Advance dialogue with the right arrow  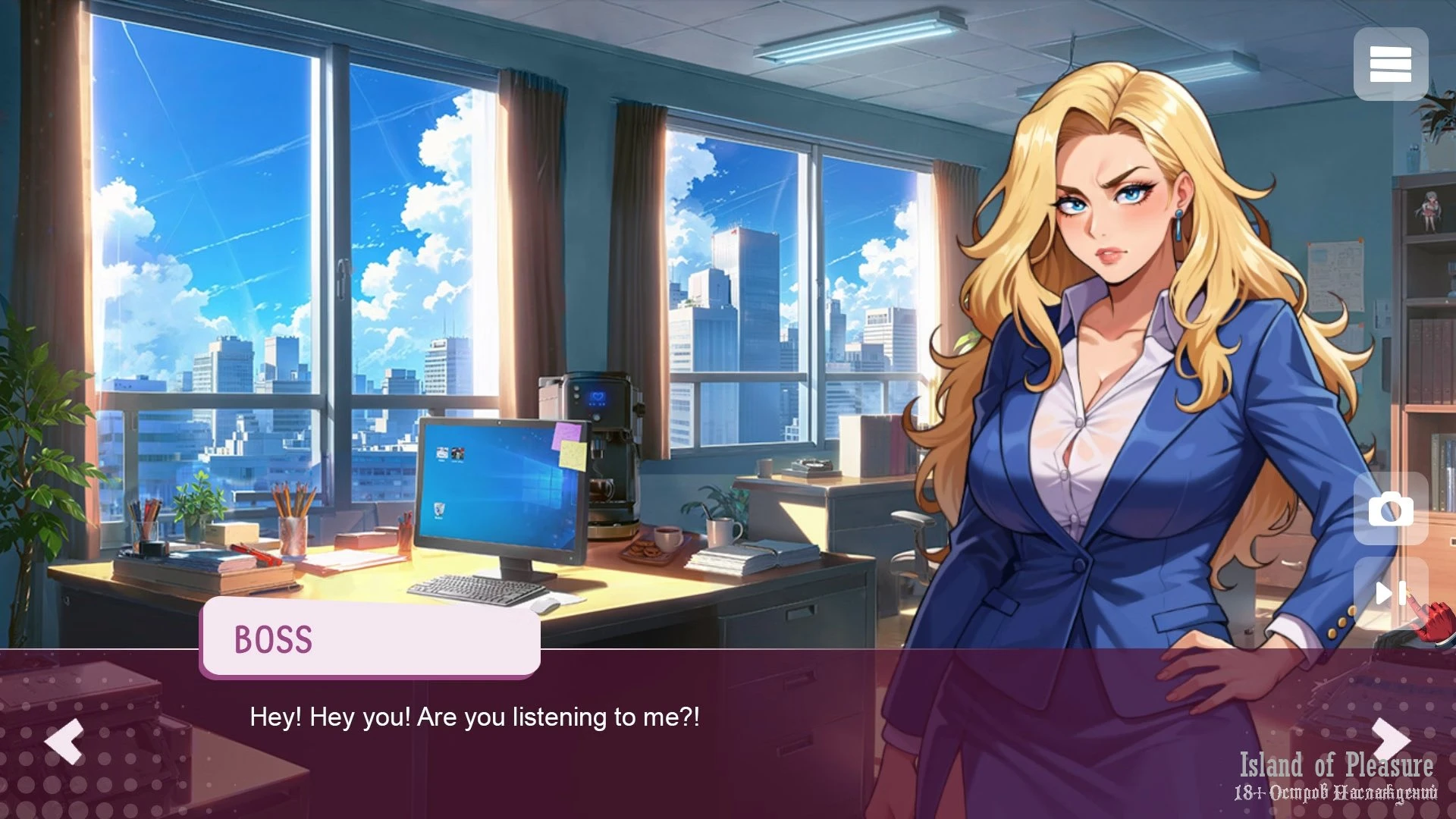1390,739
